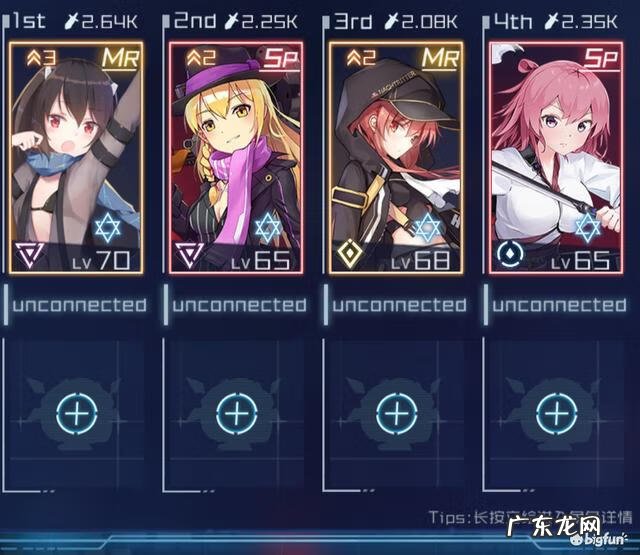Select the 1st slot Lv 70 character card
640x555 pixels.
(x=75, y=157)
